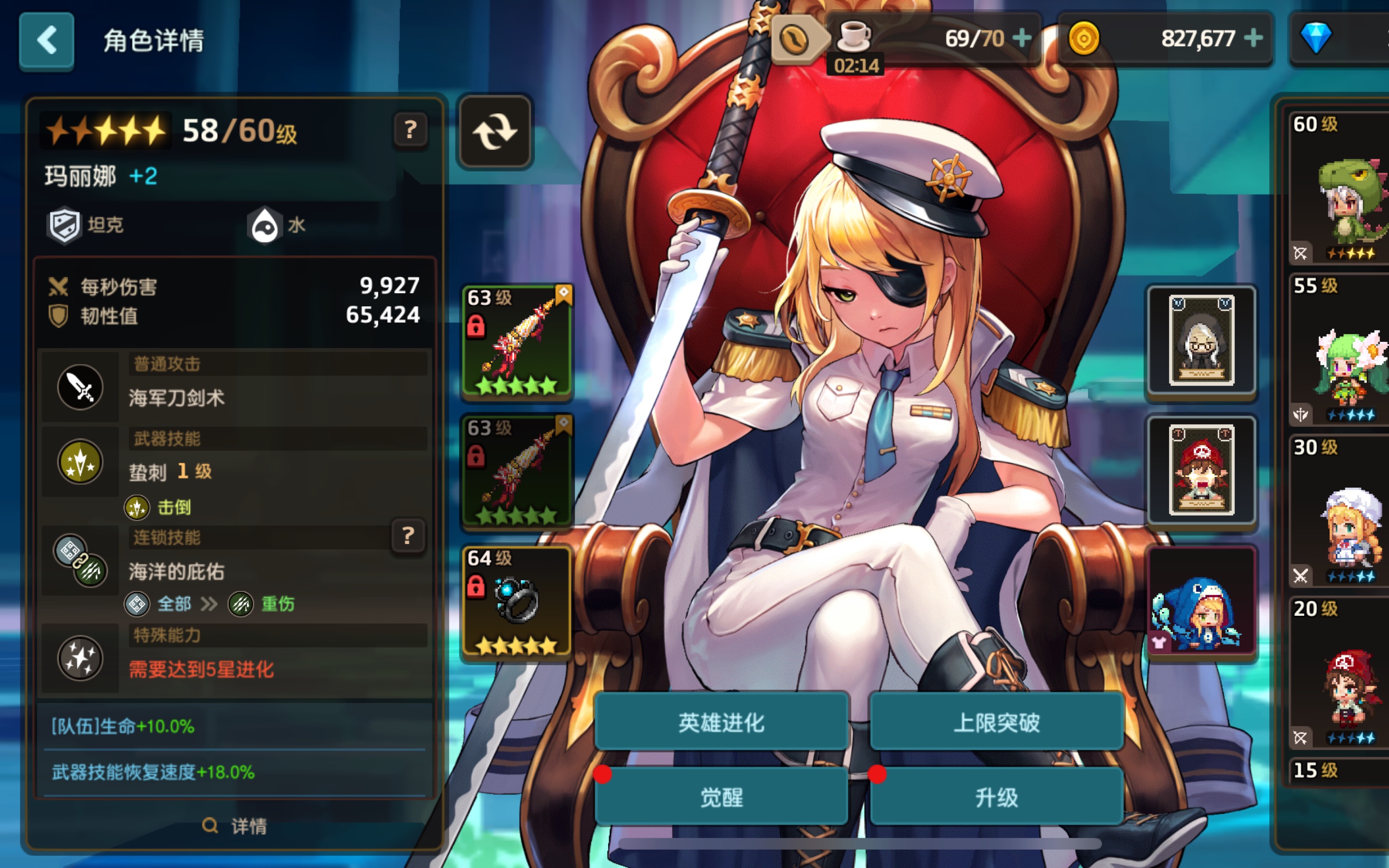Toggle the rotate-arrows swap button
This screenshot has width=1389, height=868.
click(x=495, y=132)
